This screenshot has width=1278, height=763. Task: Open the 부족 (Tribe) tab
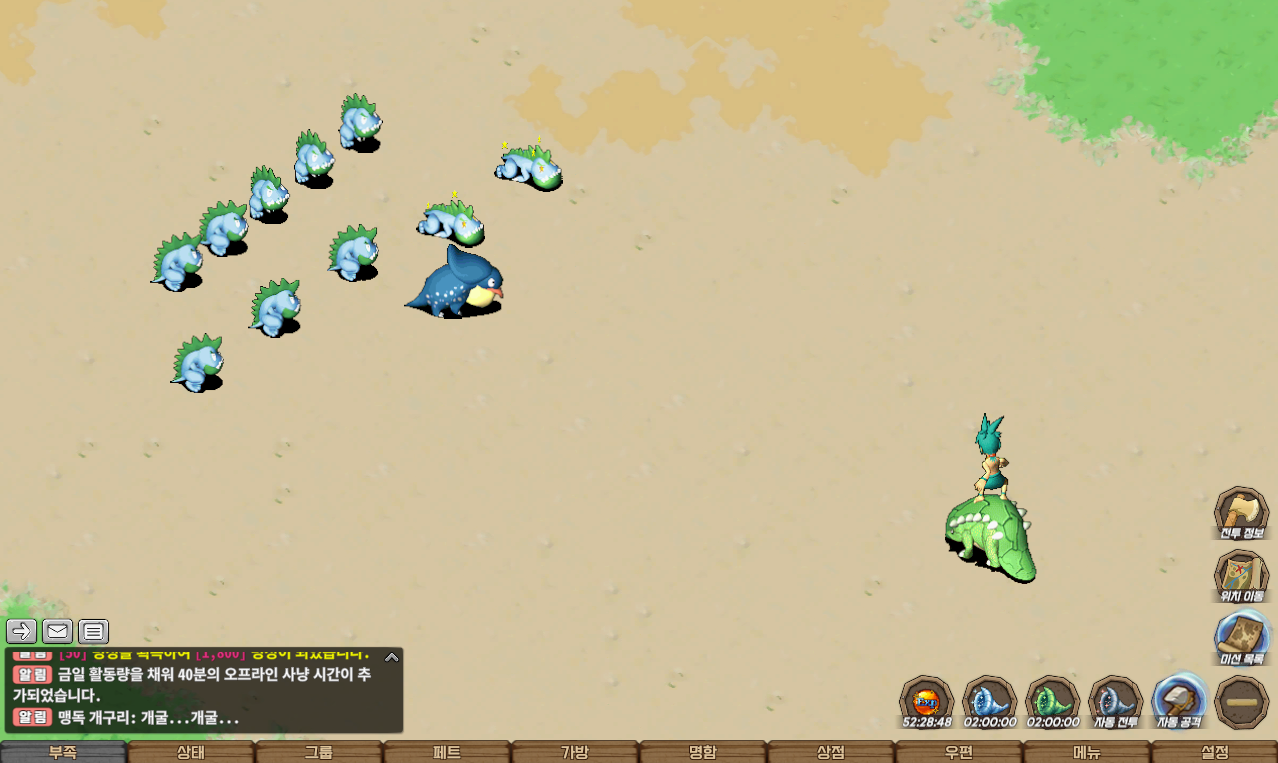pyautogui.click(x=63, y=752)
